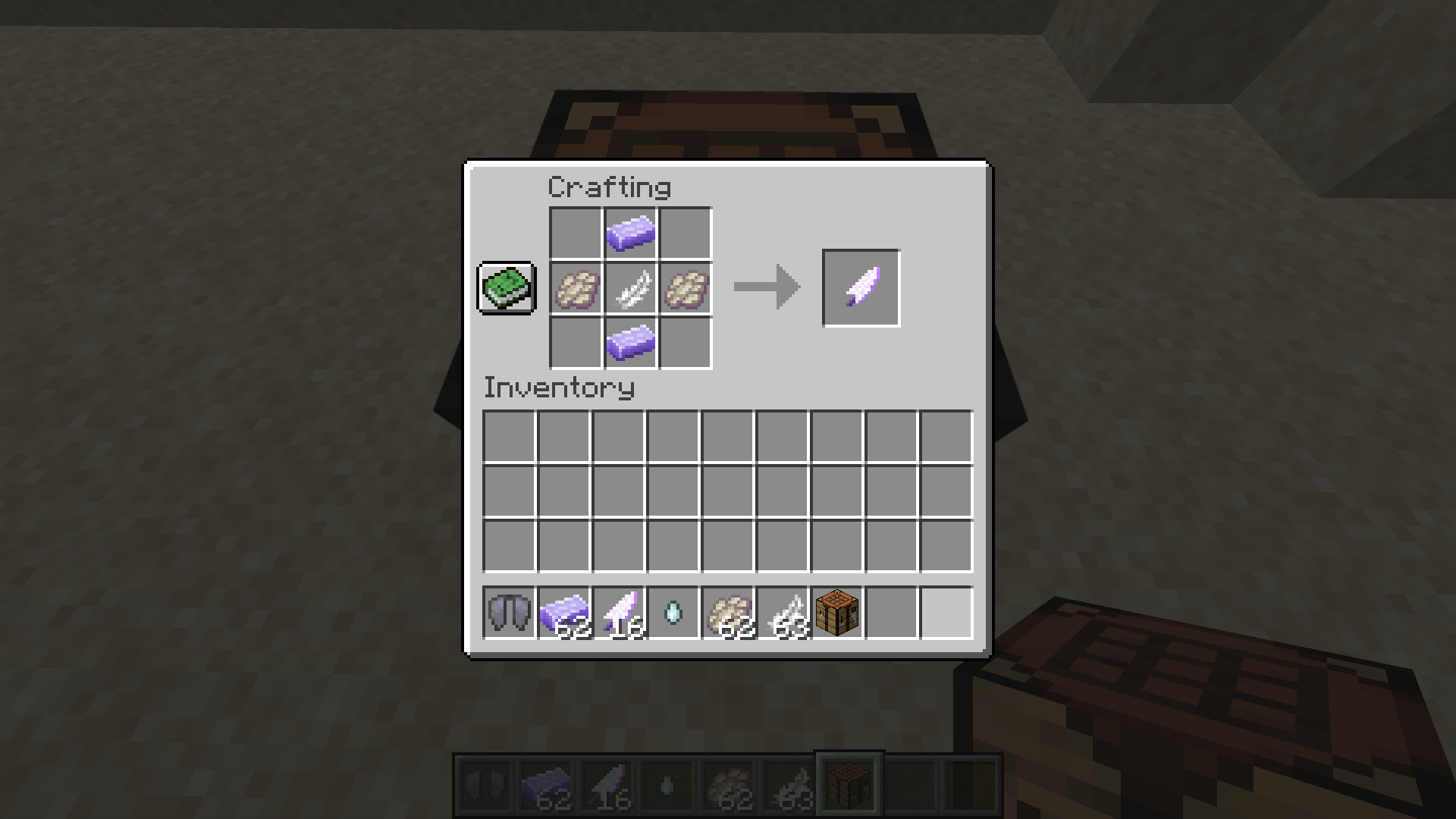Image resolution: width=1456 pixels, height=819 pixels.
Task: Select the crafting table in the hotbar
Action: click(x=836, y=613)
